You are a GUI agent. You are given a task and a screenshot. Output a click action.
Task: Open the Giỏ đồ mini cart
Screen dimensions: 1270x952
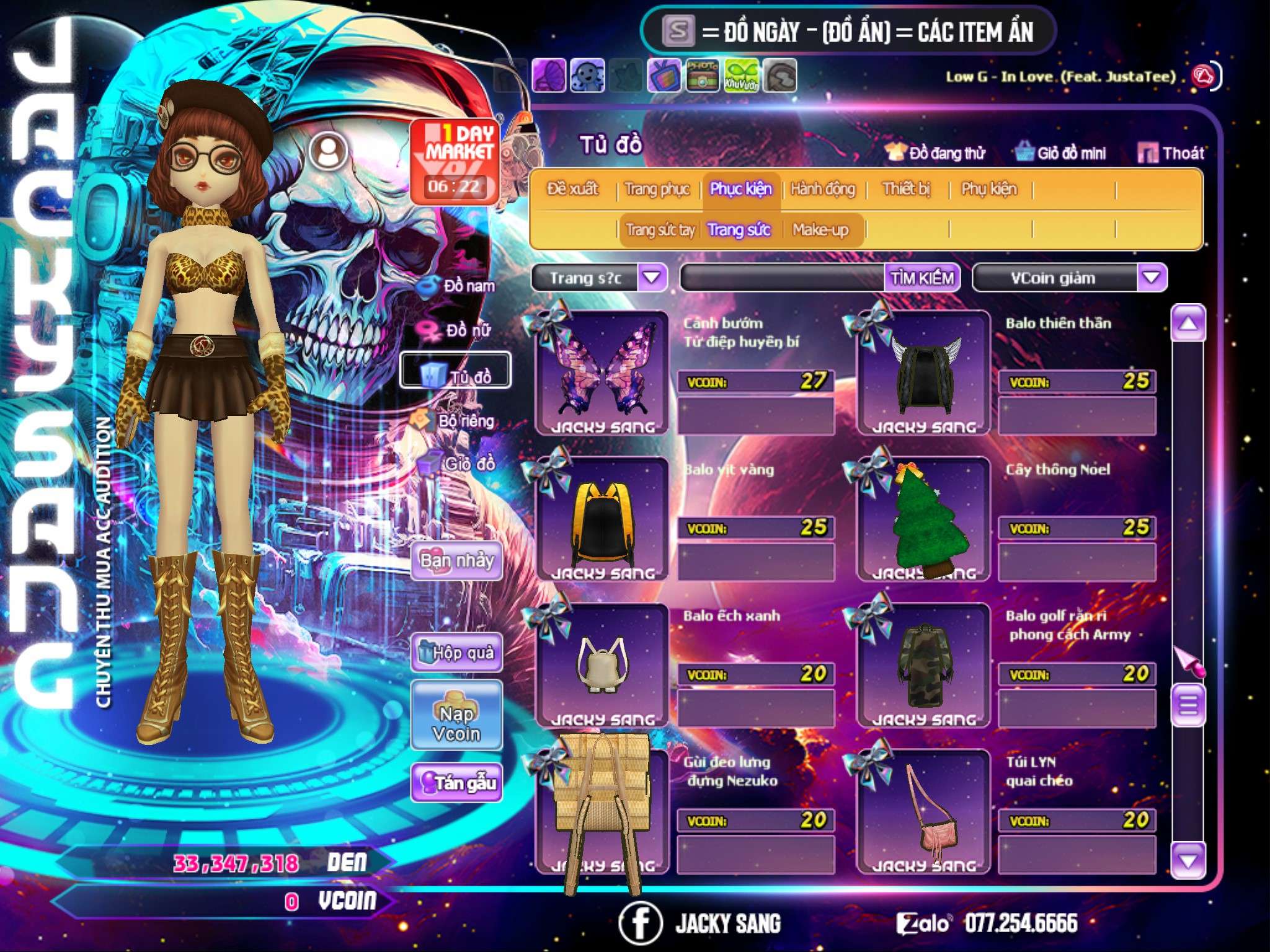click(x=1062, y=153)
